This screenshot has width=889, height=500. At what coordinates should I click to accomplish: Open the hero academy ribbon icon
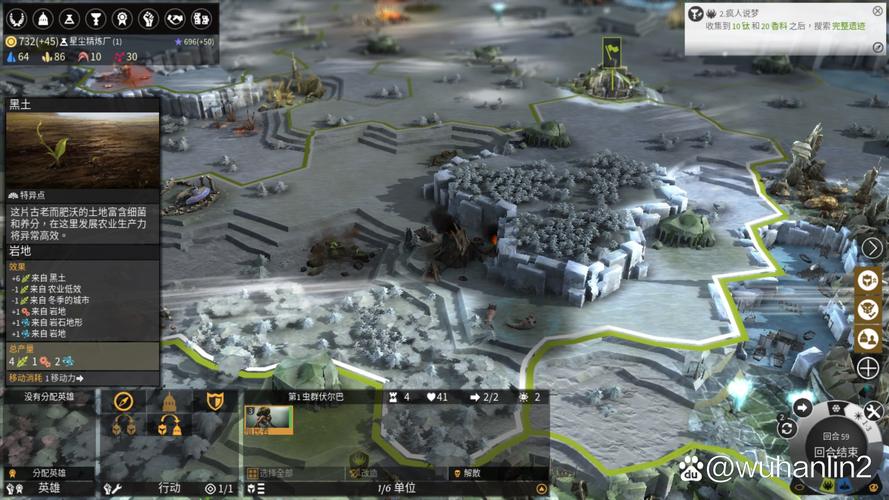point(123,18)
